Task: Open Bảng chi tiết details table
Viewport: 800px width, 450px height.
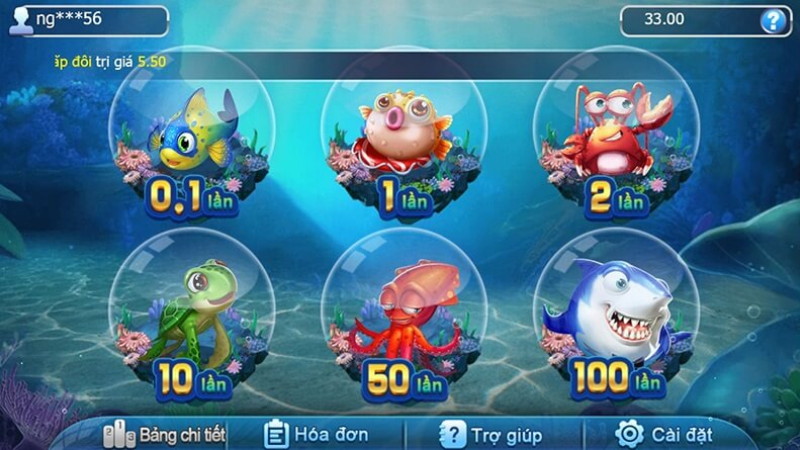Action: 166,434
